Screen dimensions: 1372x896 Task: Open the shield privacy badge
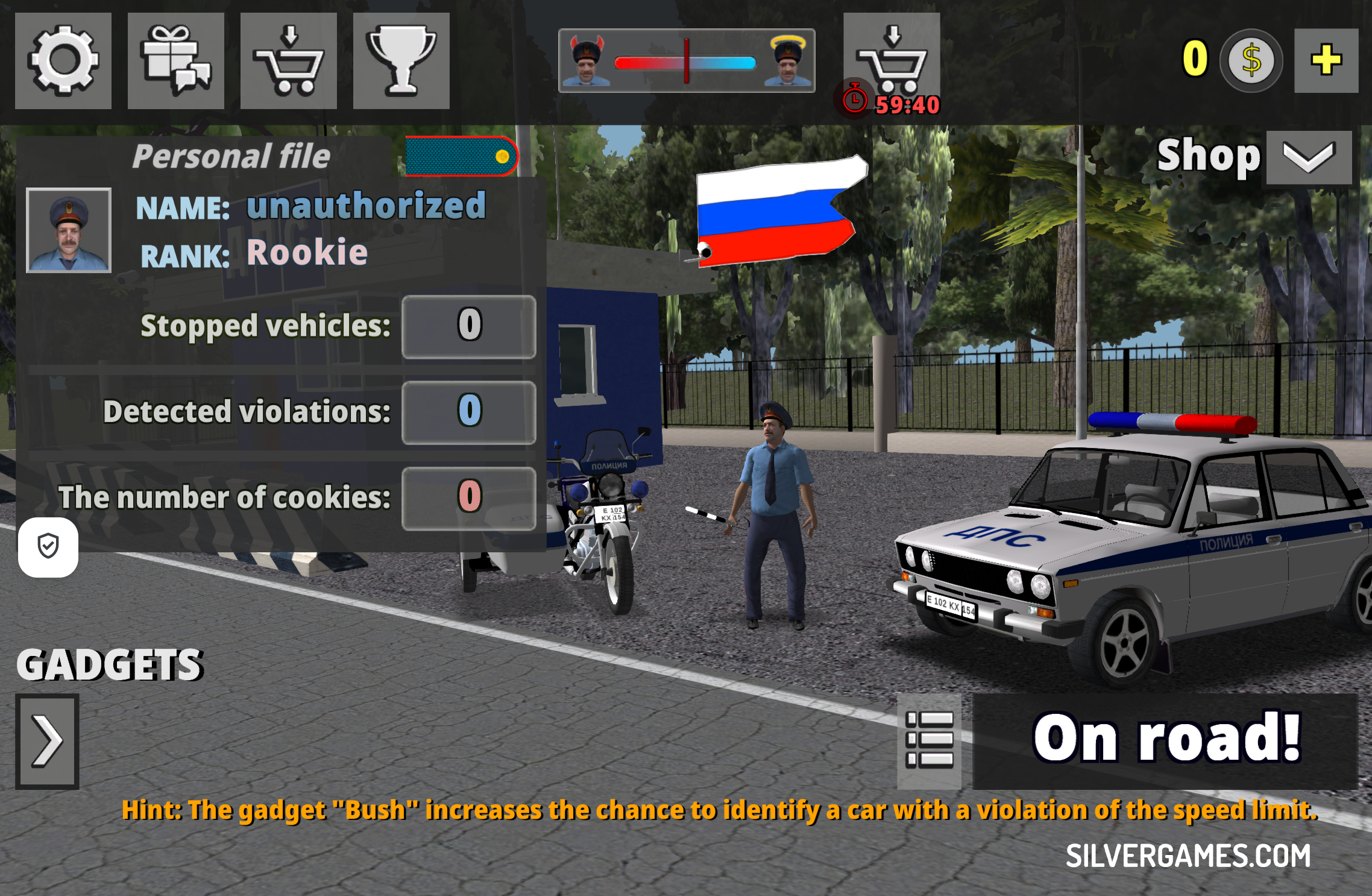[48, 547]
